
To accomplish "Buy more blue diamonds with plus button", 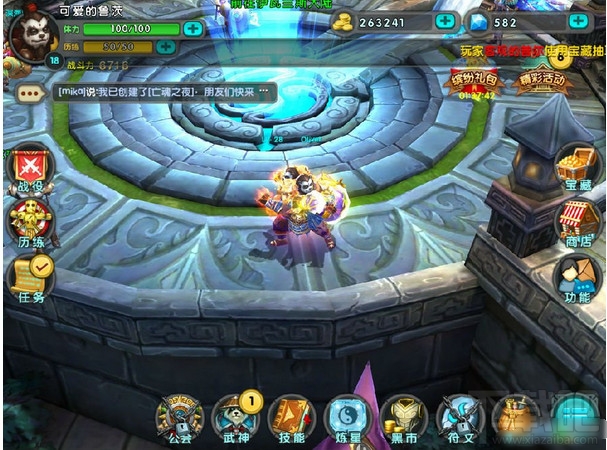I will tap(578, 21).
